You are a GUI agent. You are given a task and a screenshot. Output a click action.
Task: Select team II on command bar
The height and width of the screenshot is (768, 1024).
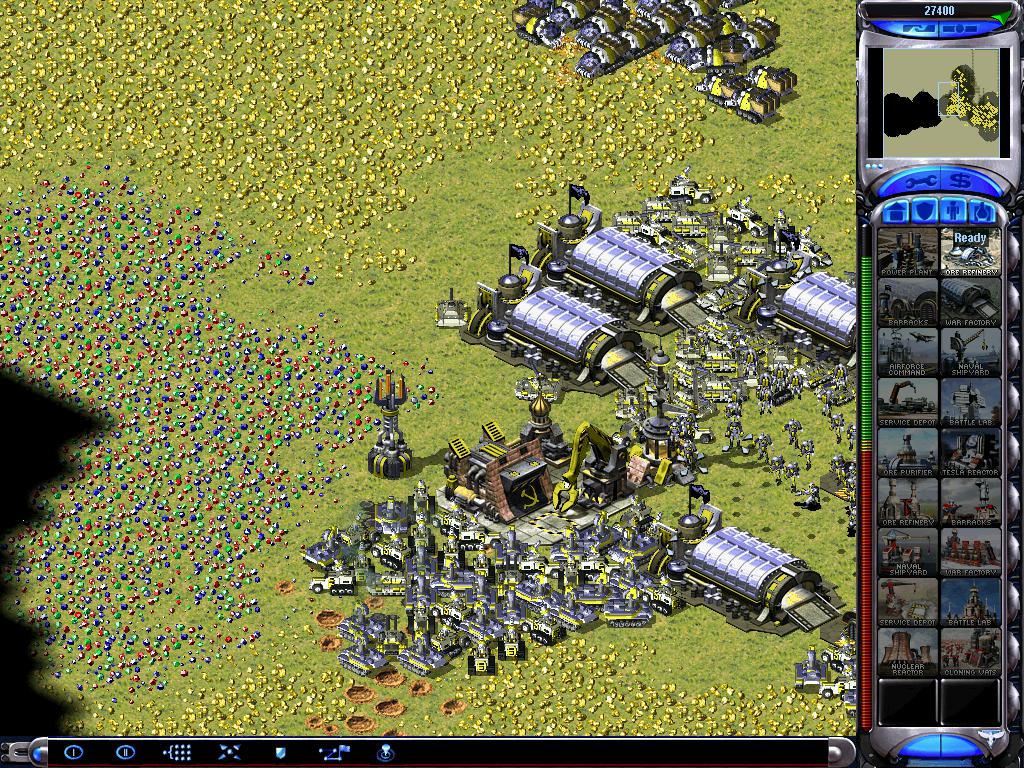(x=125, y=751)
